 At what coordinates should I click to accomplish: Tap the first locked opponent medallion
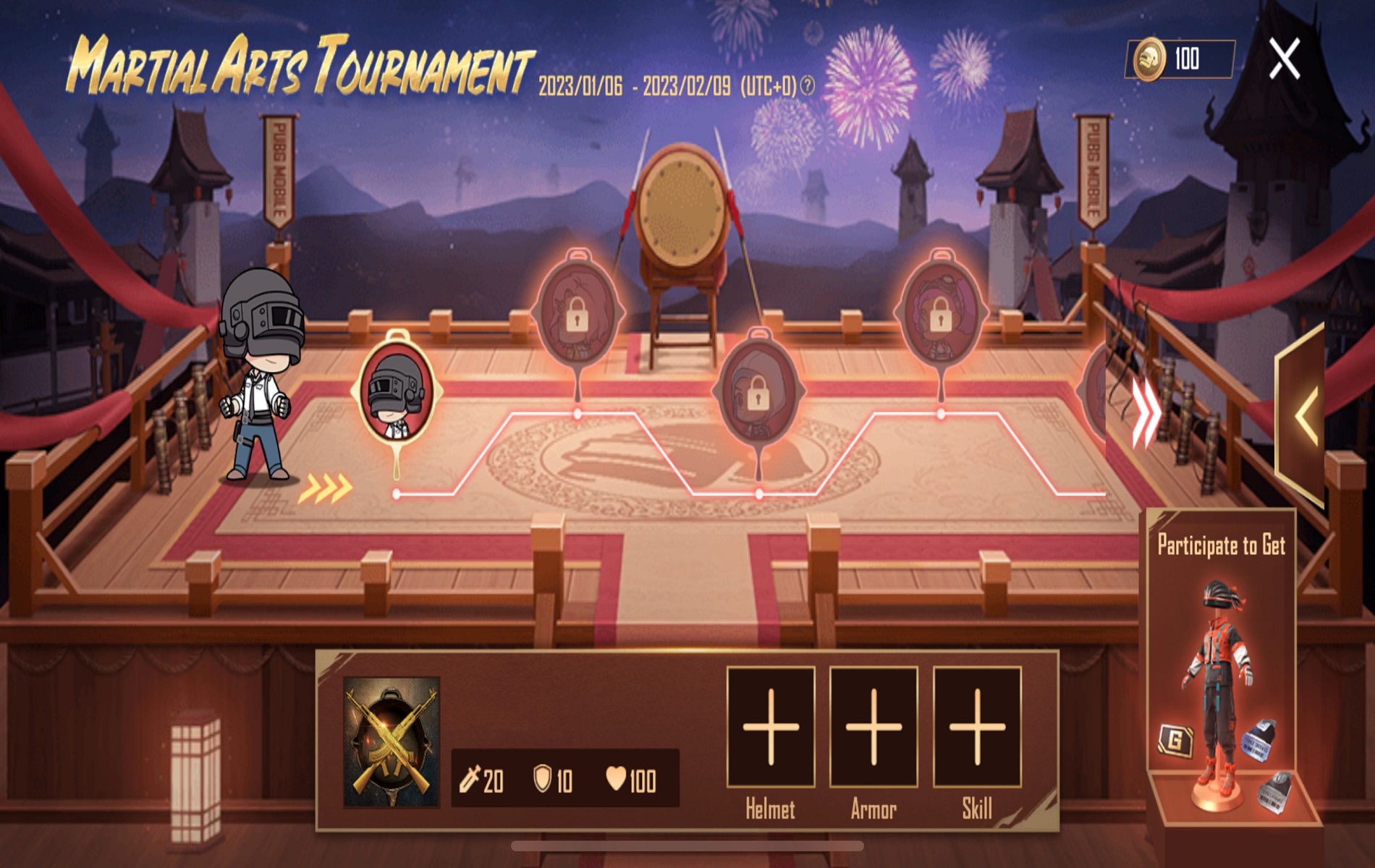pyautogui.click(x=579, y=311)
